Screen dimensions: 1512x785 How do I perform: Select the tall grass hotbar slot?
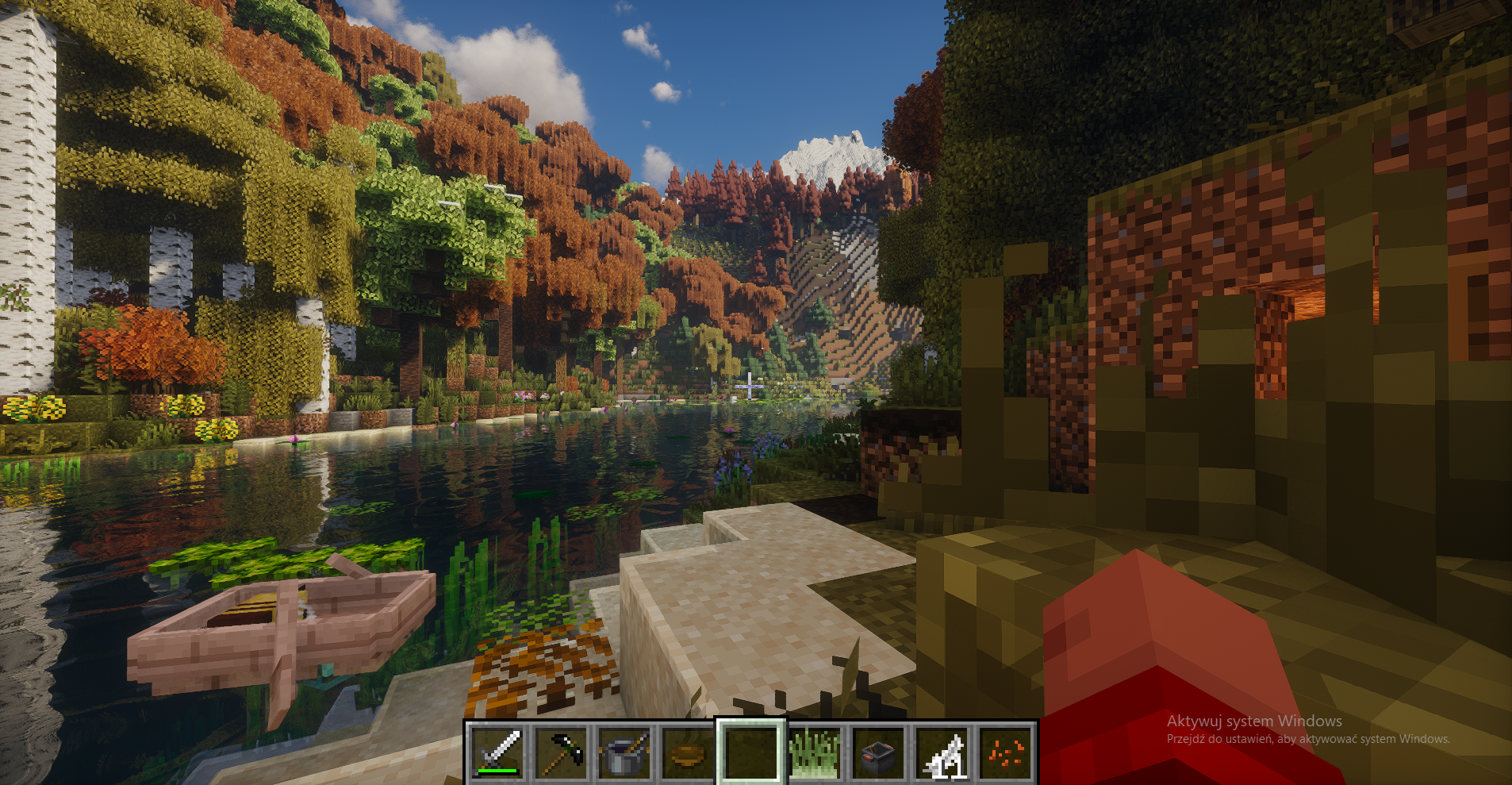815,752
